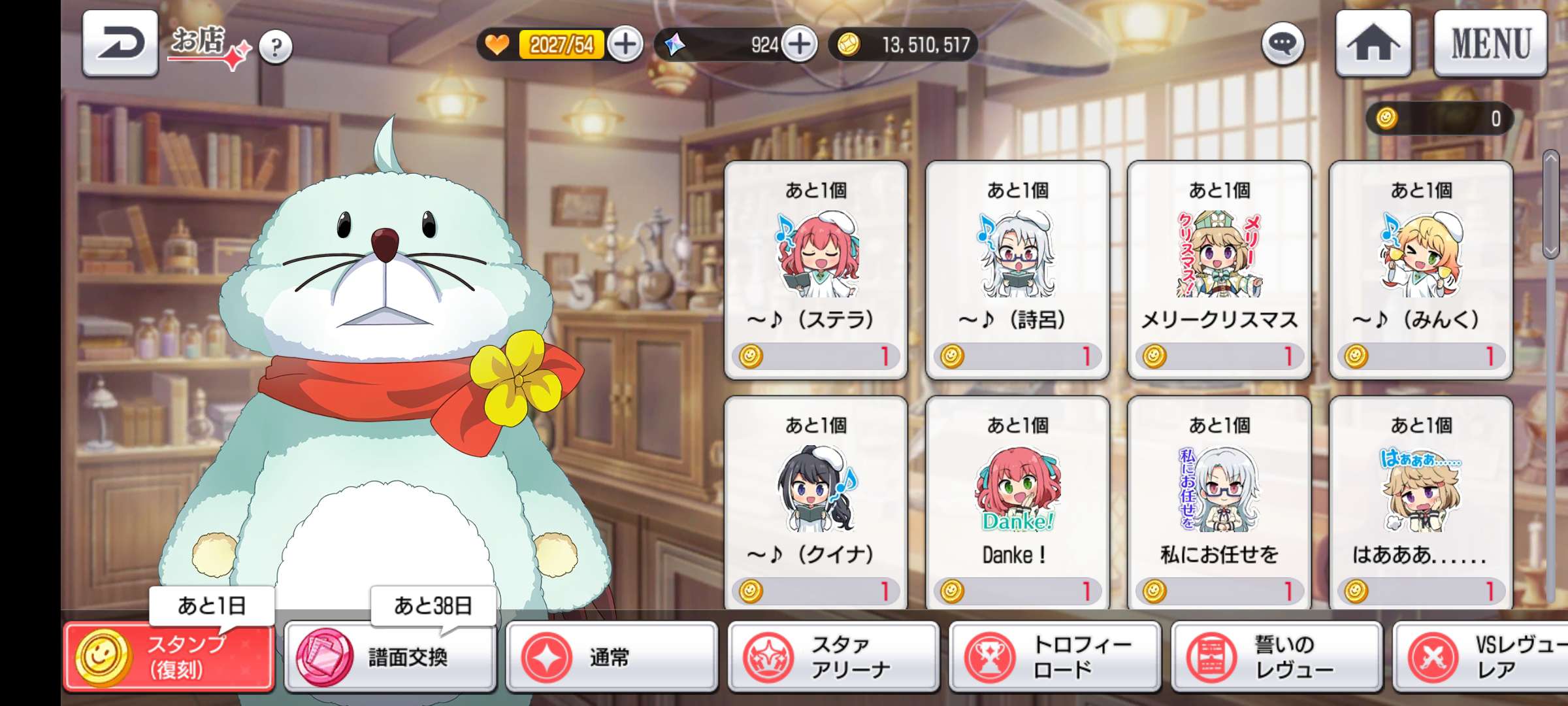Switch to the 譜面交換 shop tab
Image resolution: width=1568 pixels, height=706 pixels.
pyautogui.click(x=391, y=657)
